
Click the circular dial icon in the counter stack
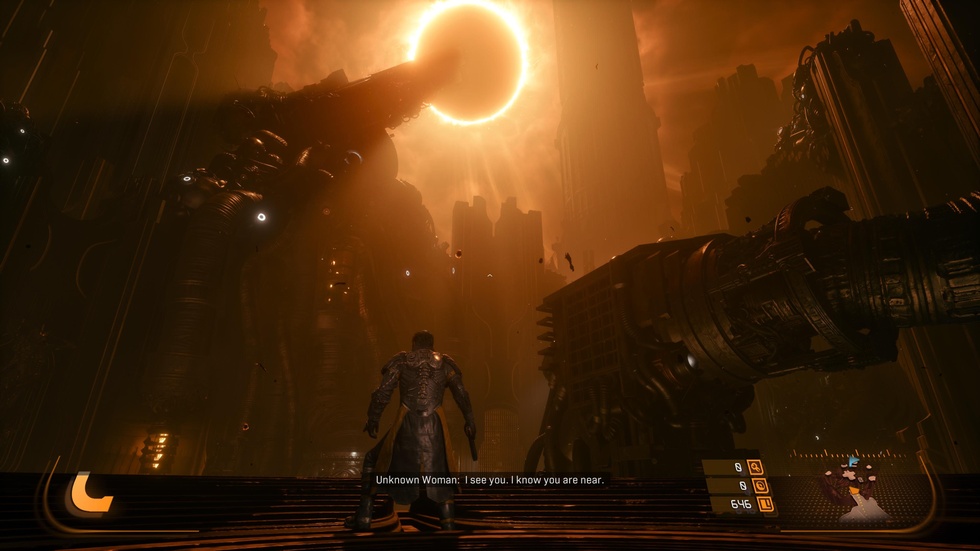pos(759,485)
